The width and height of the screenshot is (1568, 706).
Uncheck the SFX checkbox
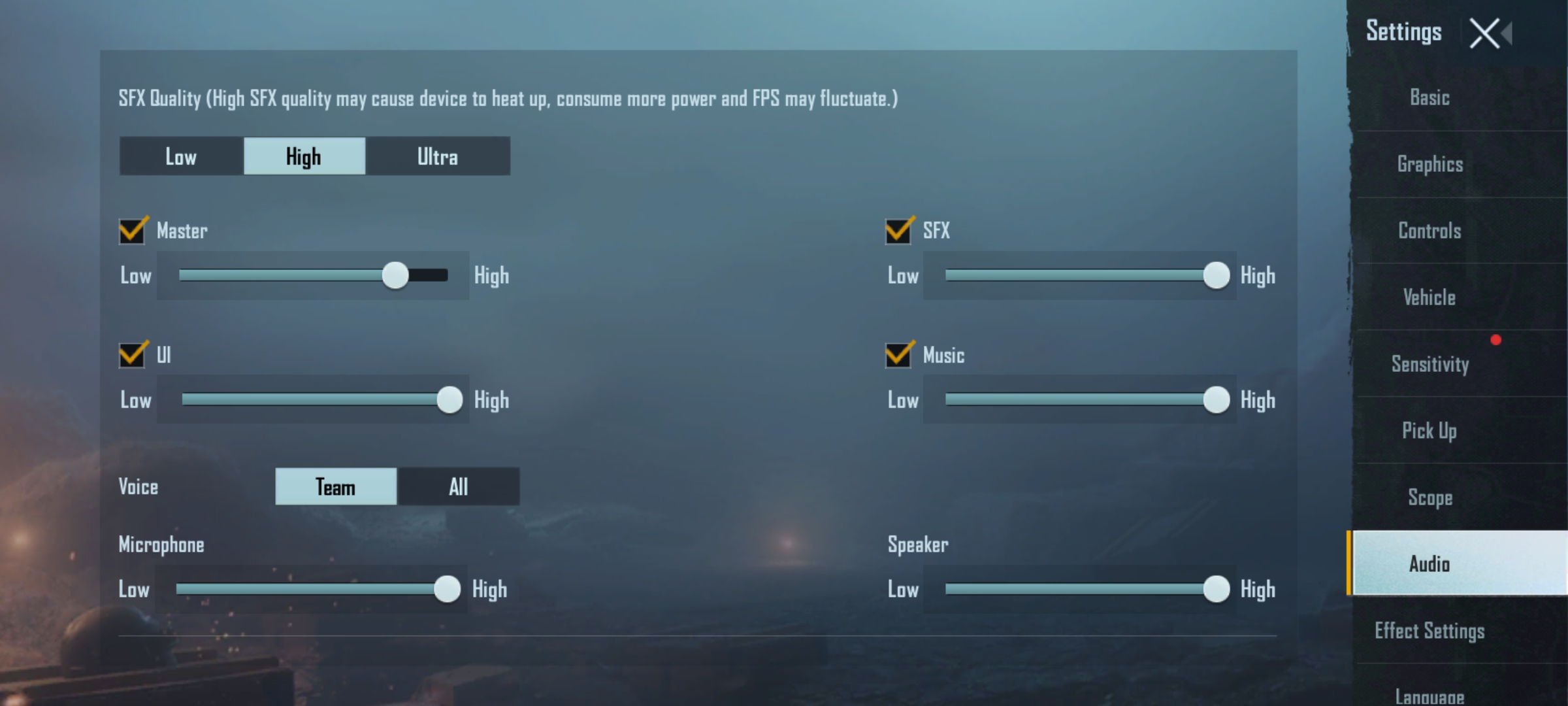click(898, 231)
